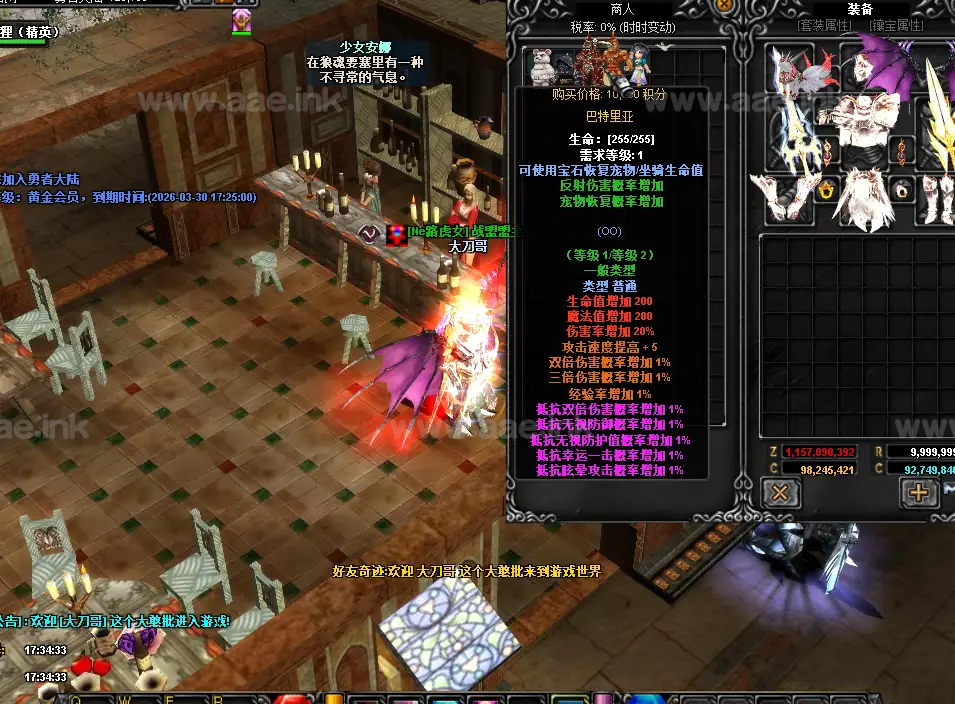The height and width of the screenshot is (704, 955).
Task: Close the merchant shop with the top X
Action: [724, 5]
